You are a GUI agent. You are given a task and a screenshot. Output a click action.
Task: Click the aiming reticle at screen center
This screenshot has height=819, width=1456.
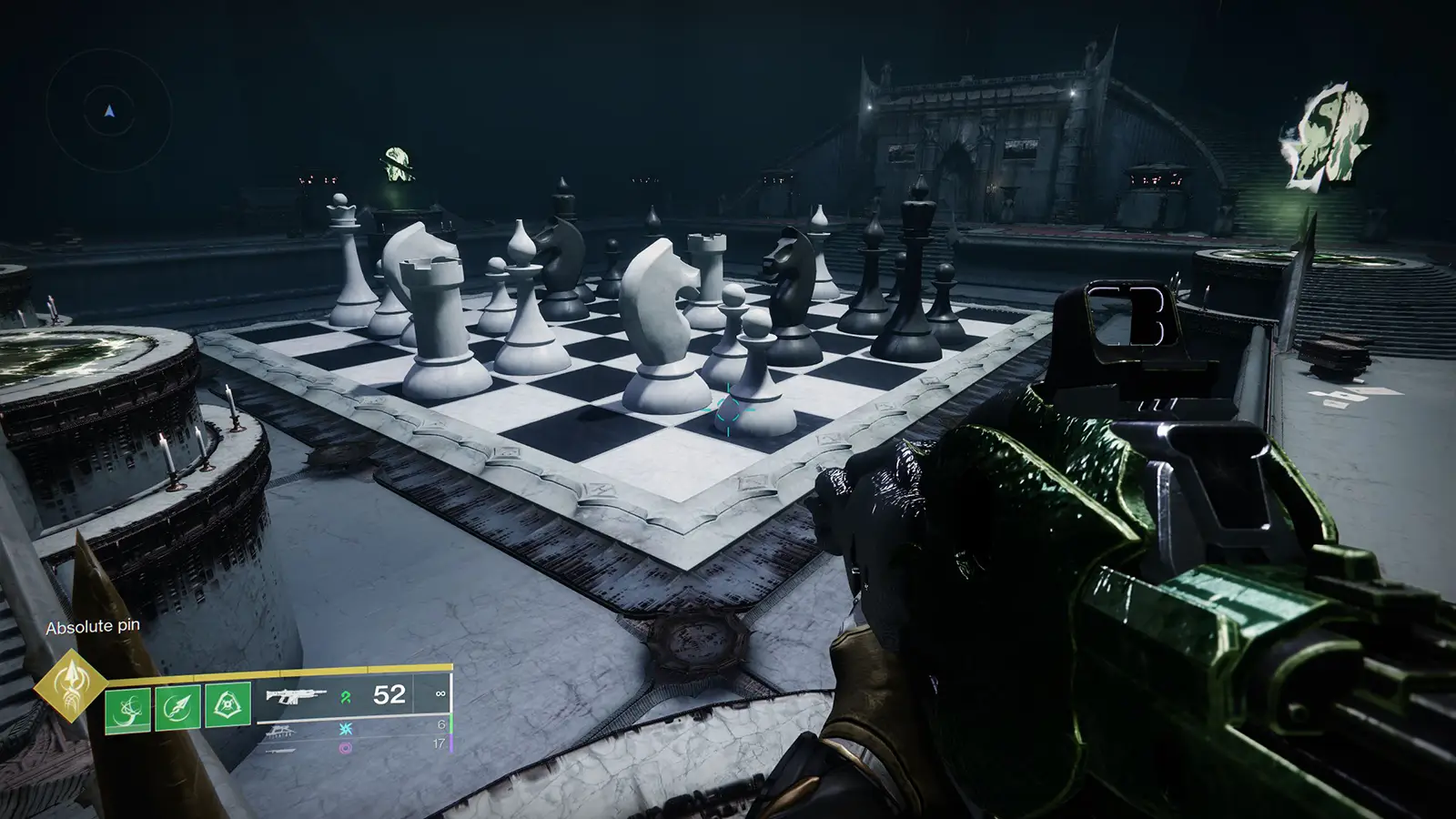pos(728,411)
